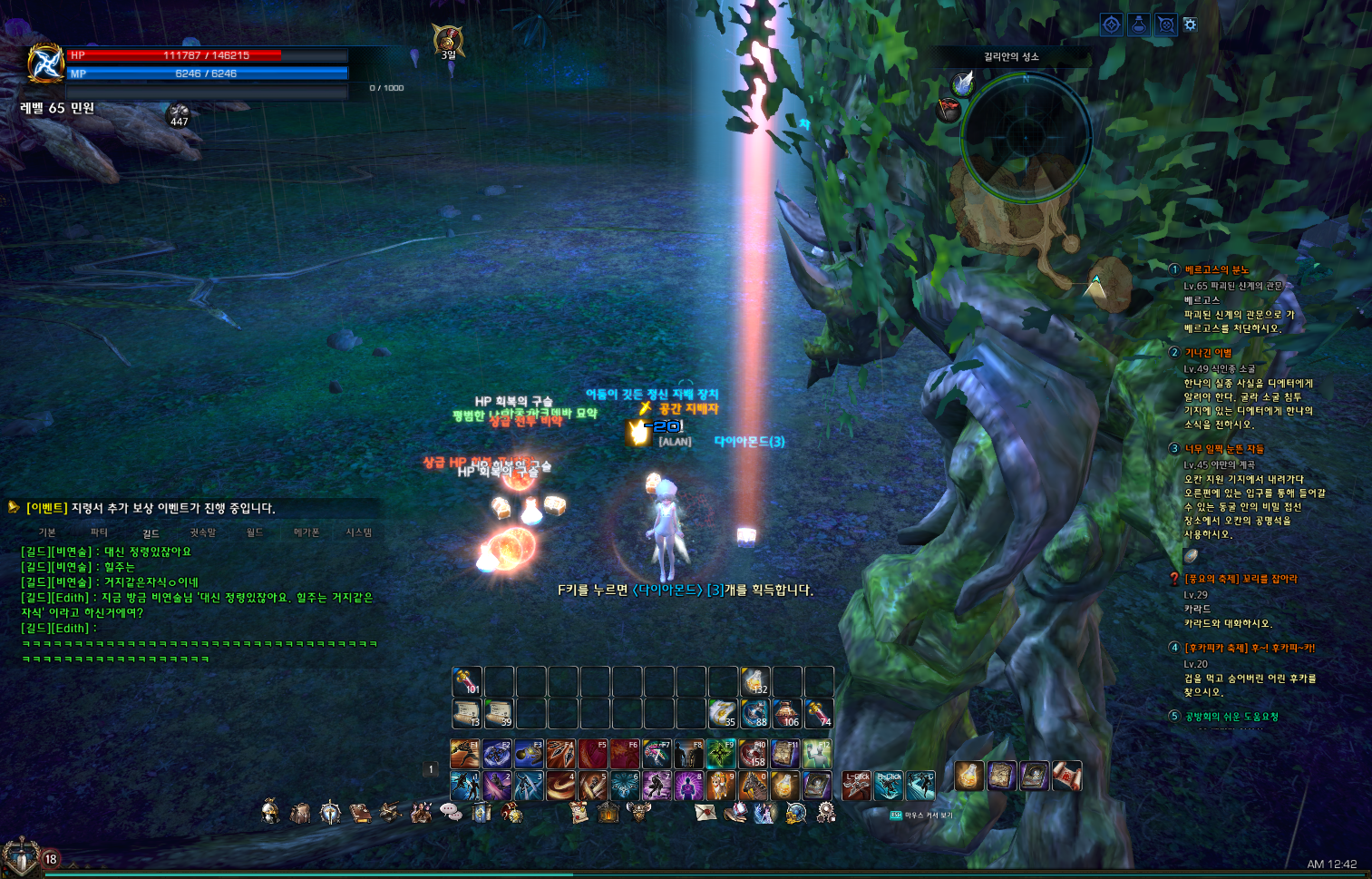Viewport: 1372px width, 879px height.
Task: Open the sealed letter mail icon
Action: [705, 812]
